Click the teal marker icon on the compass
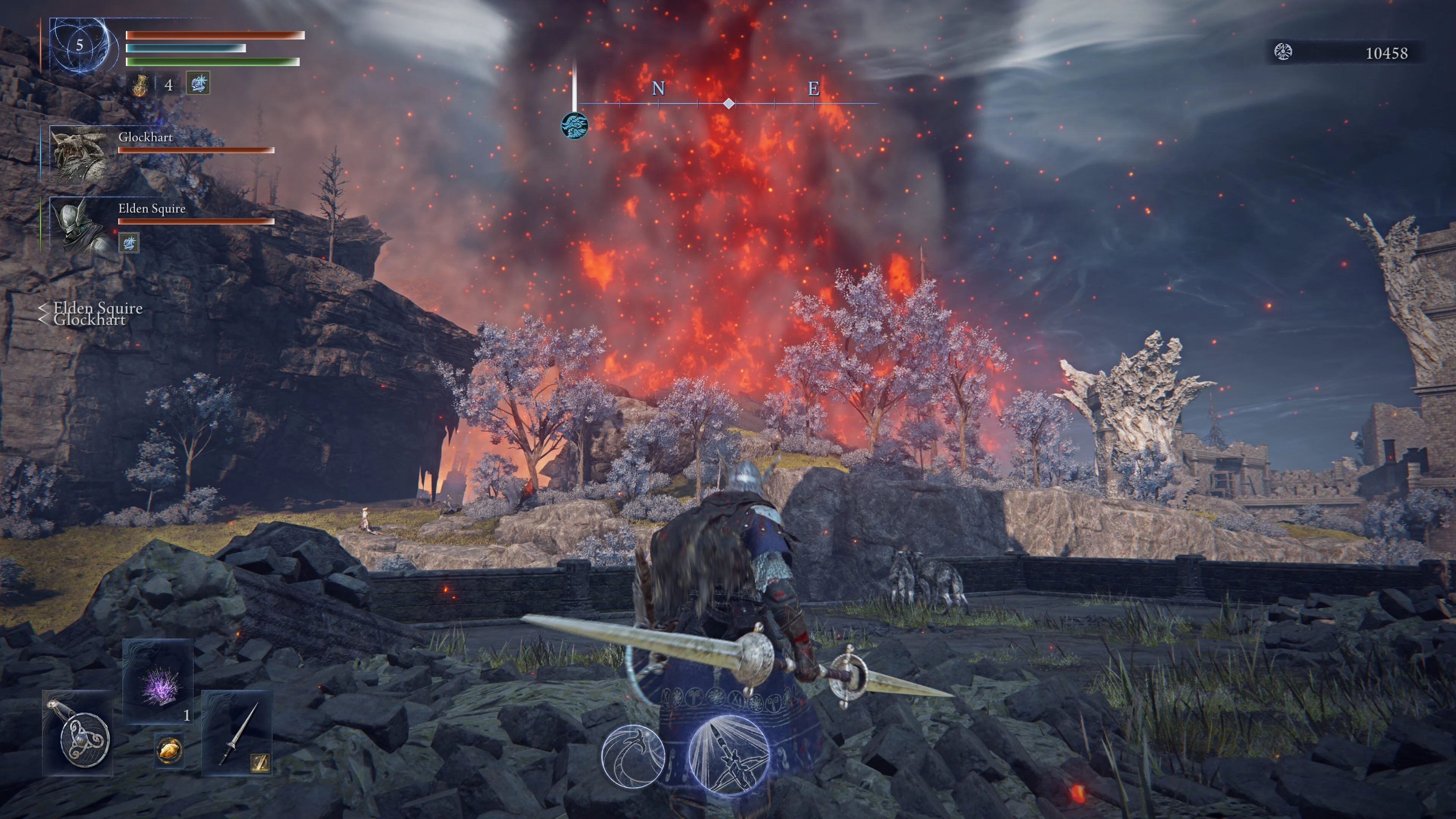1456x819 pixels. [x=574, y=125]
